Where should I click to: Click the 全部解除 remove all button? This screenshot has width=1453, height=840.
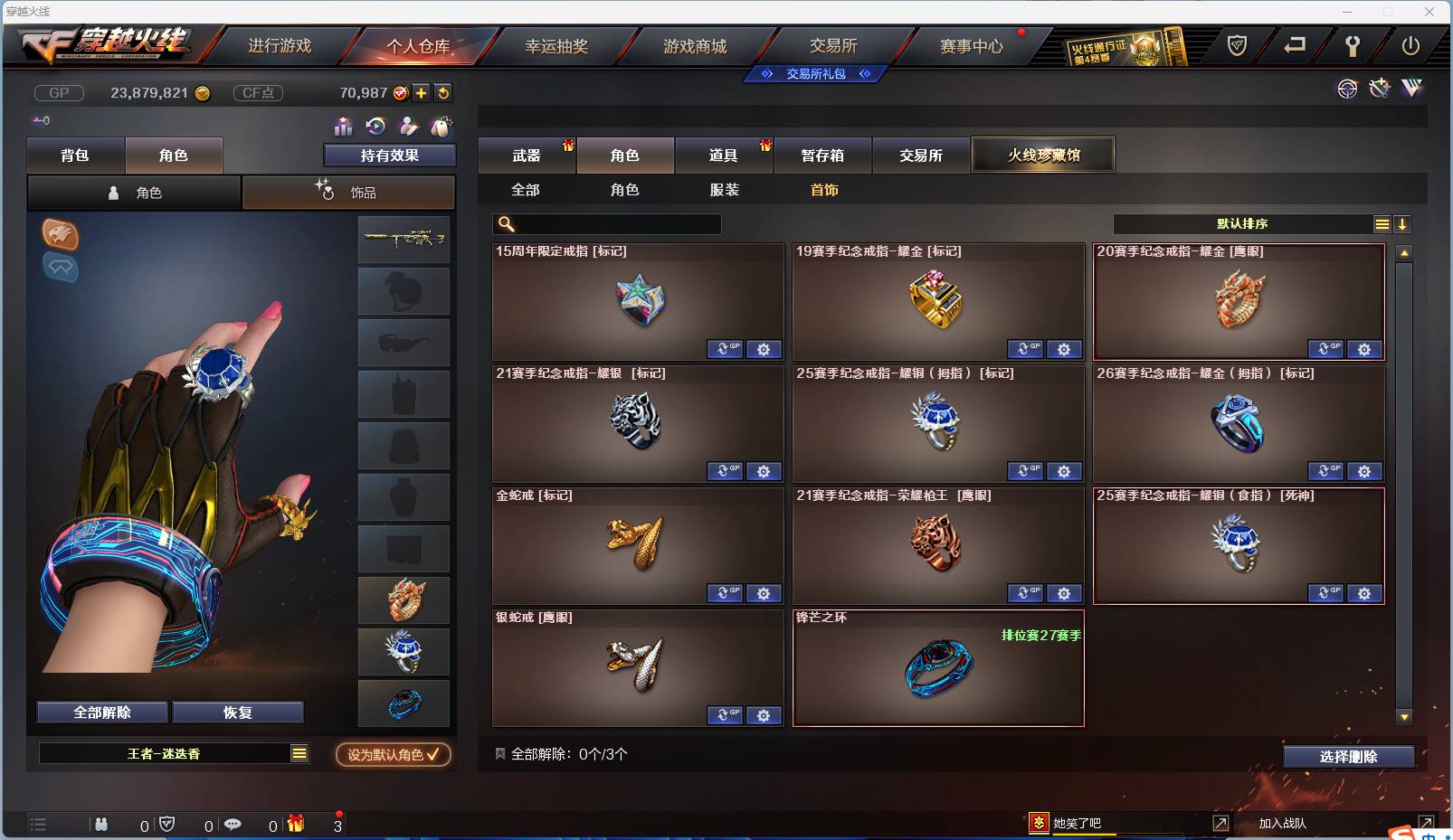tap(100, 712)
